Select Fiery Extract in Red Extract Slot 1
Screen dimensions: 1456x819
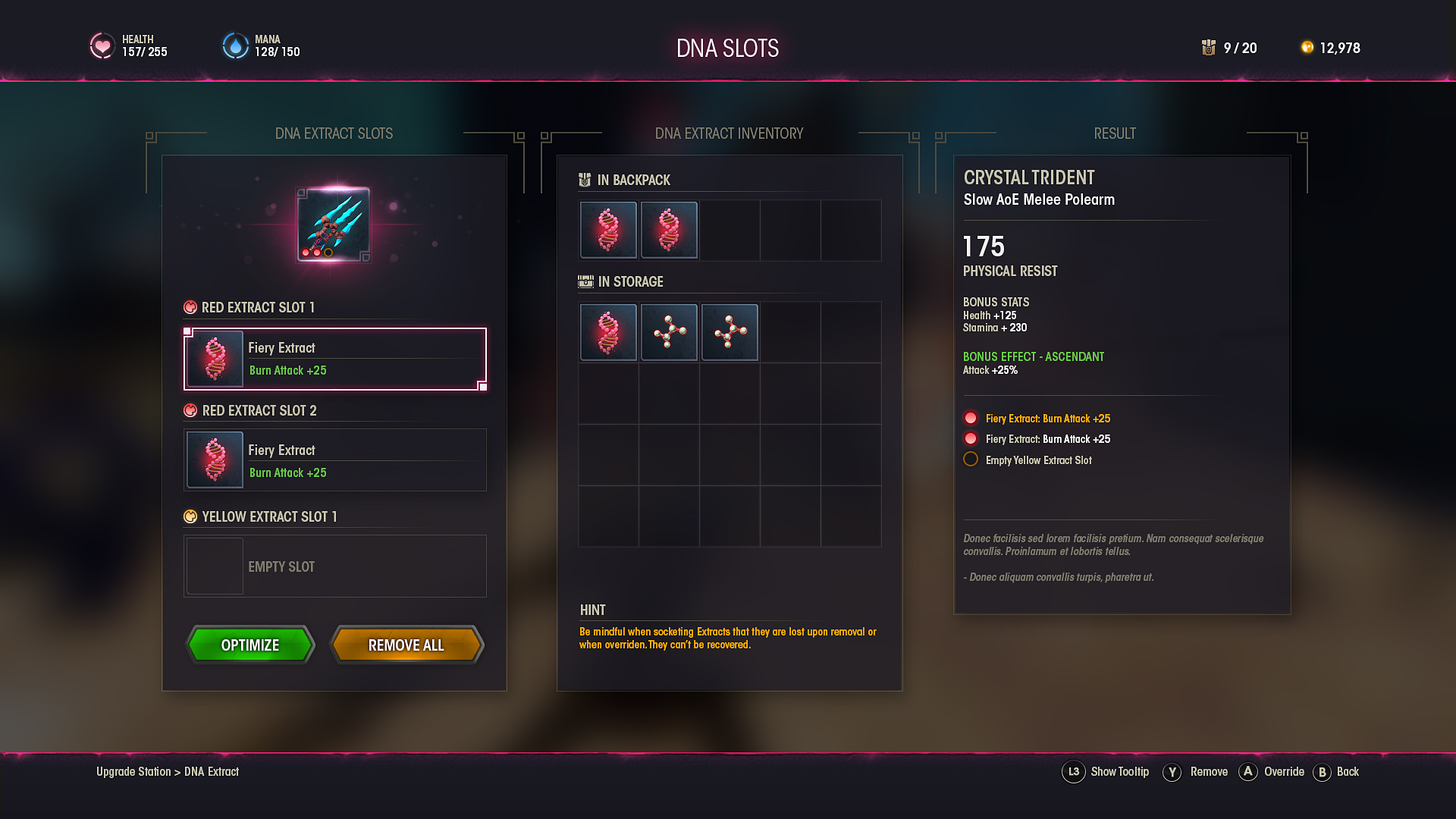[x=334, y=359]
